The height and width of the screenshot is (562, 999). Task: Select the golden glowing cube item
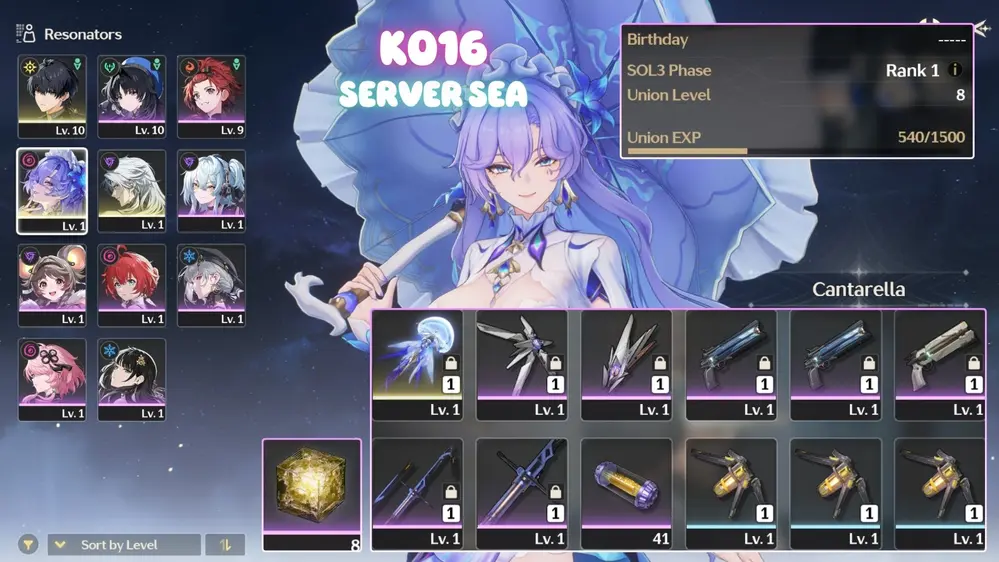312,494
